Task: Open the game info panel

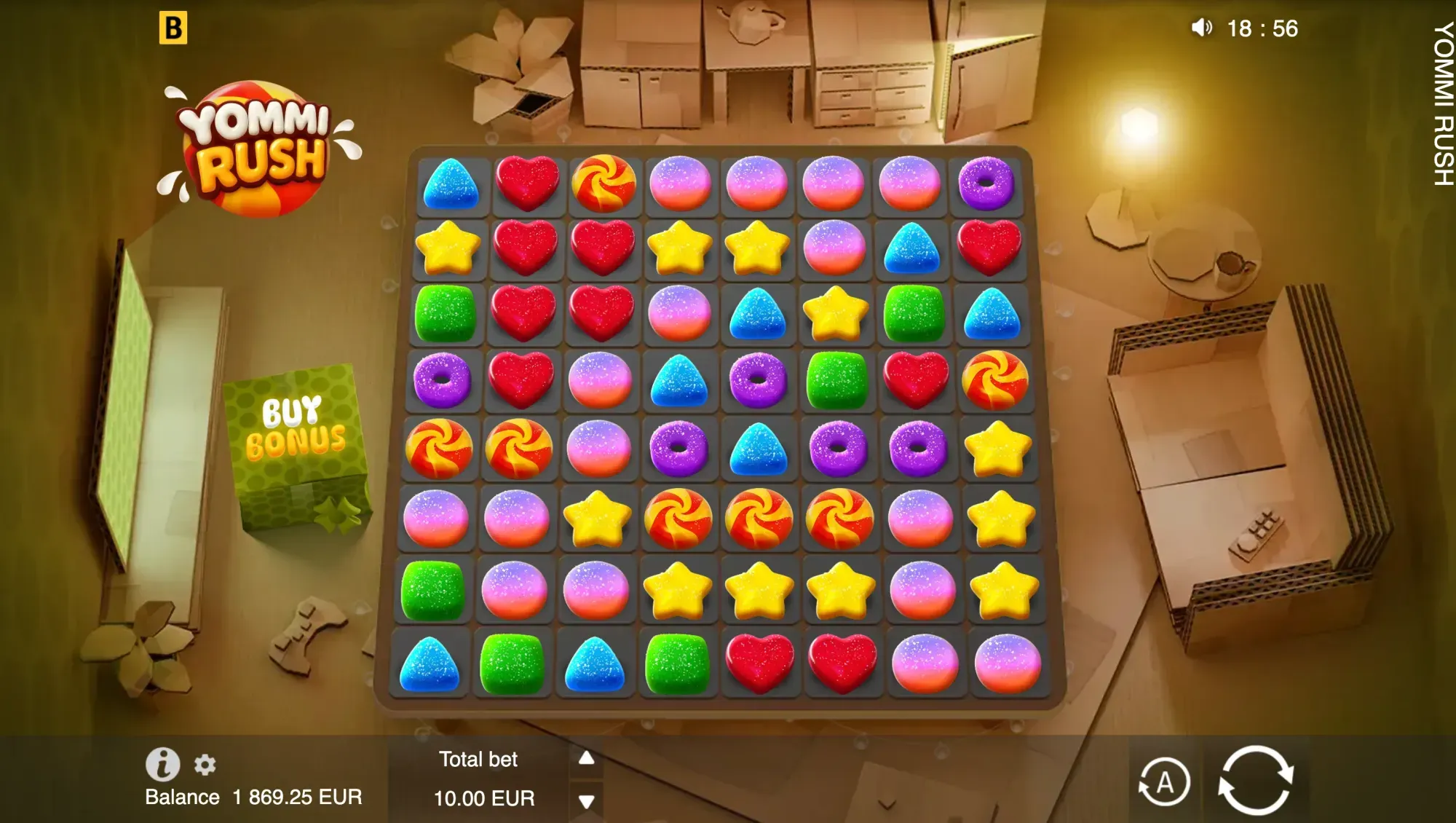Action: coord(162,764)
